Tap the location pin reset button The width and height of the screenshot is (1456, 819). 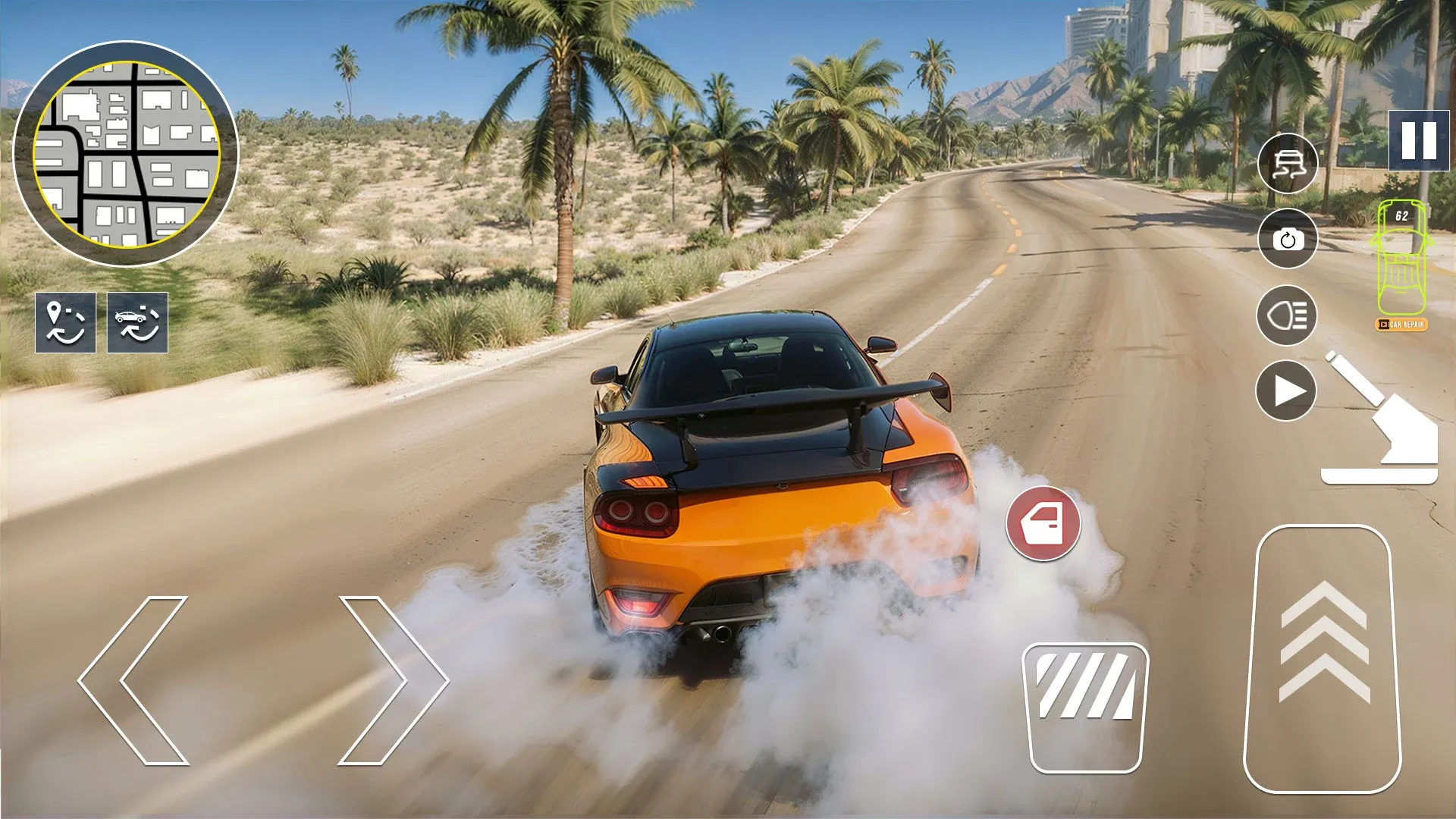65,322
